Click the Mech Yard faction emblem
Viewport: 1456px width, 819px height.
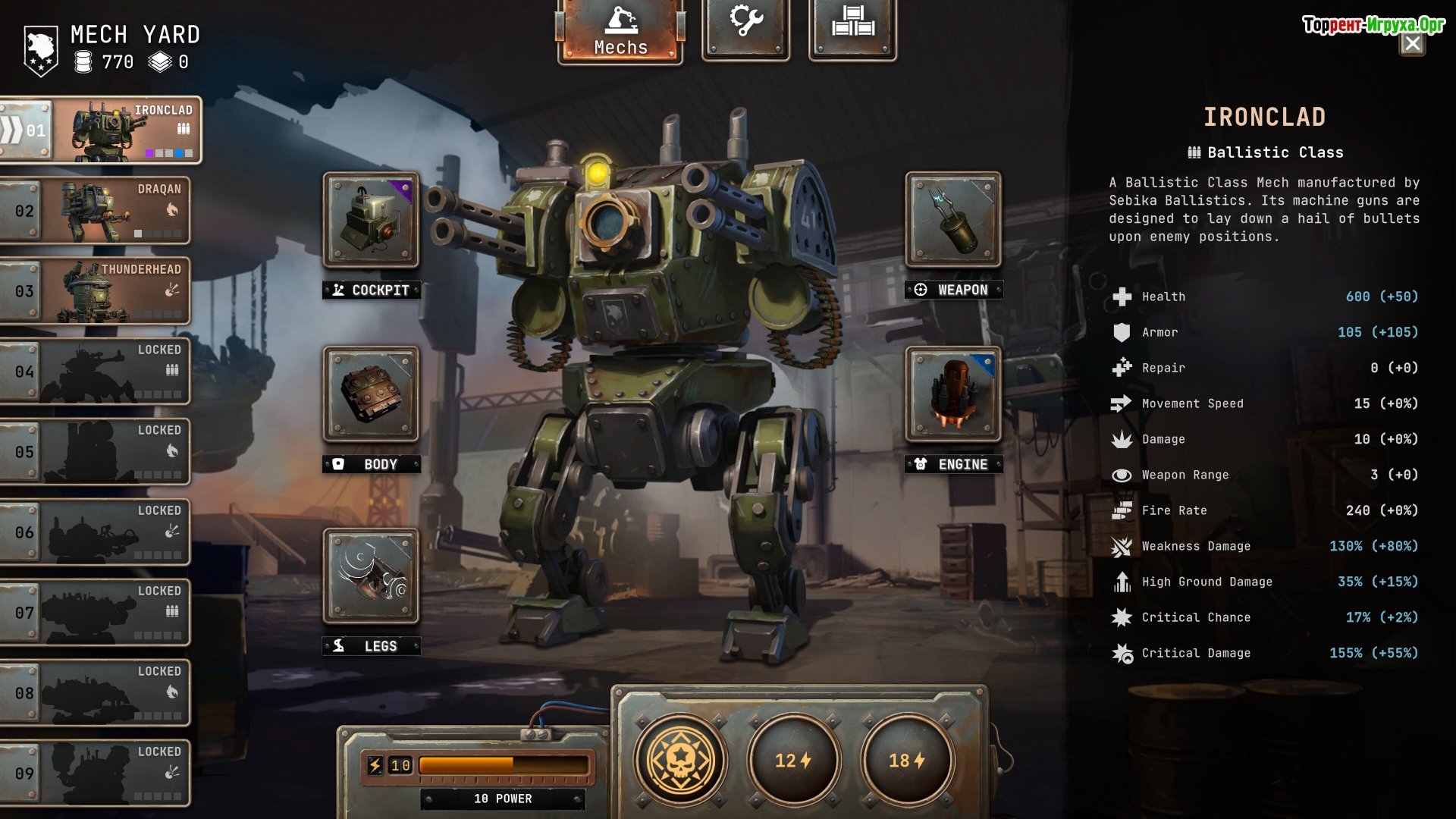(x=41, y=50)
